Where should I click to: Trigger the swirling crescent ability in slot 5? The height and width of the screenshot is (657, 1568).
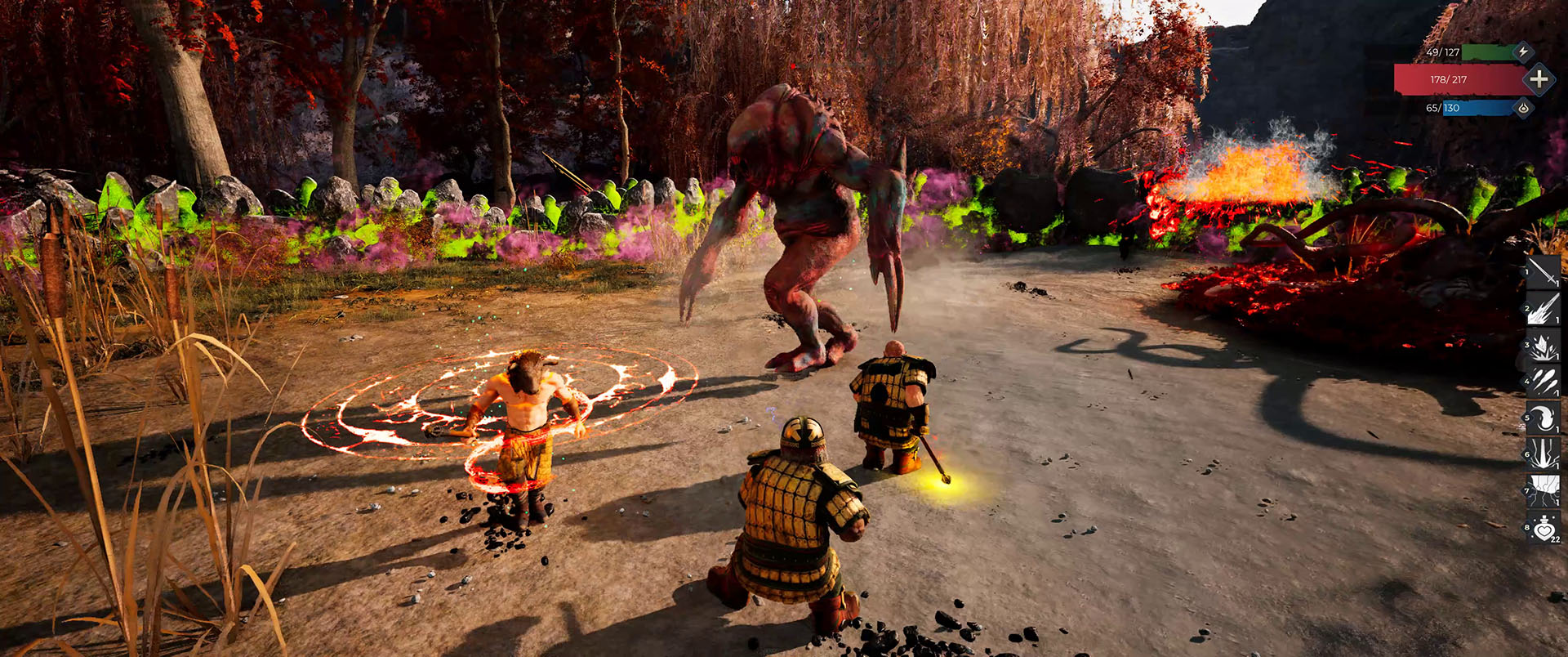(1543, 418)
